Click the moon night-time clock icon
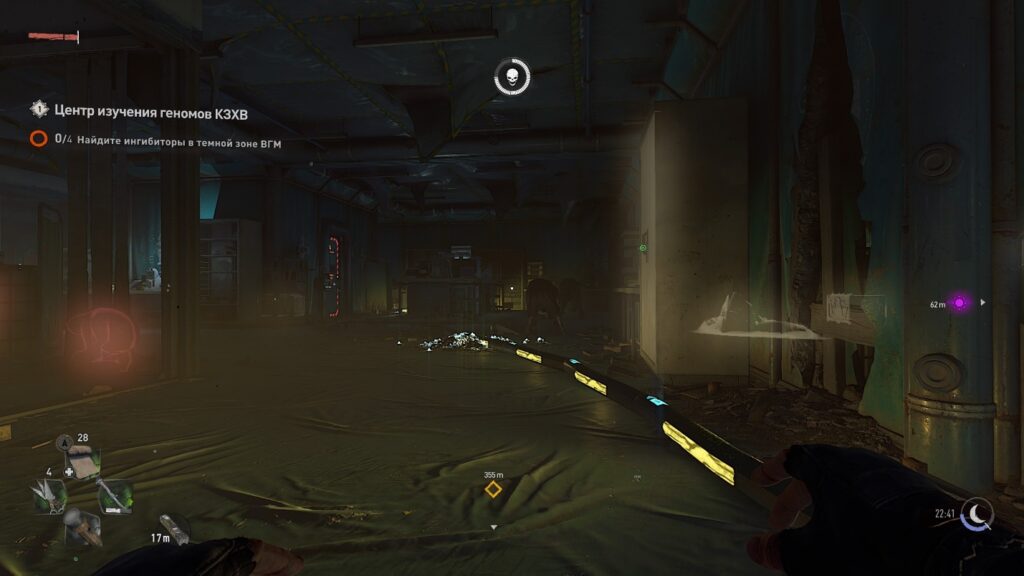 tap(978, 513)
